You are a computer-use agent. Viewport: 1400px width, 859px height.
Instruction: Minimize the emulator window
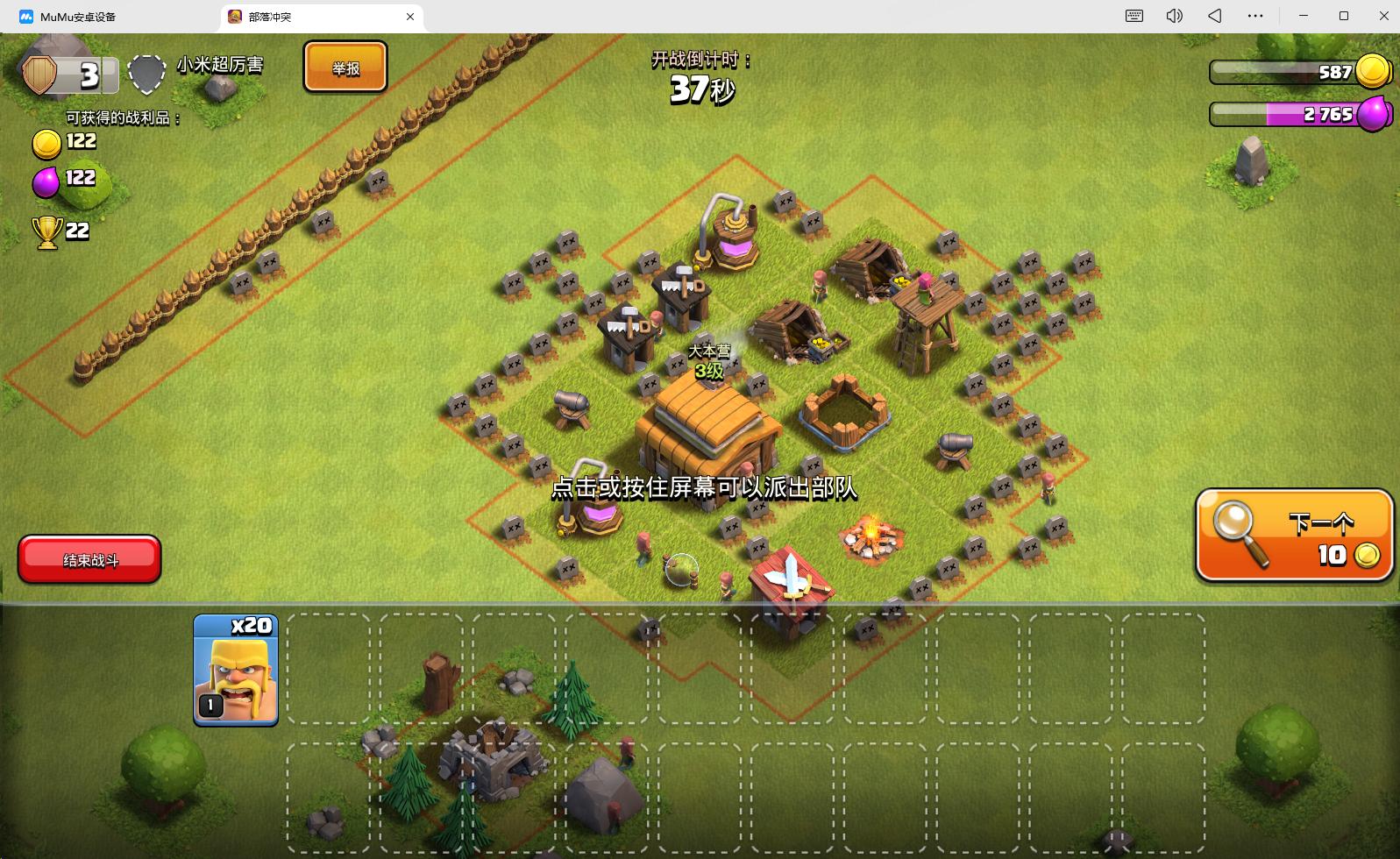click(1304, 17)
